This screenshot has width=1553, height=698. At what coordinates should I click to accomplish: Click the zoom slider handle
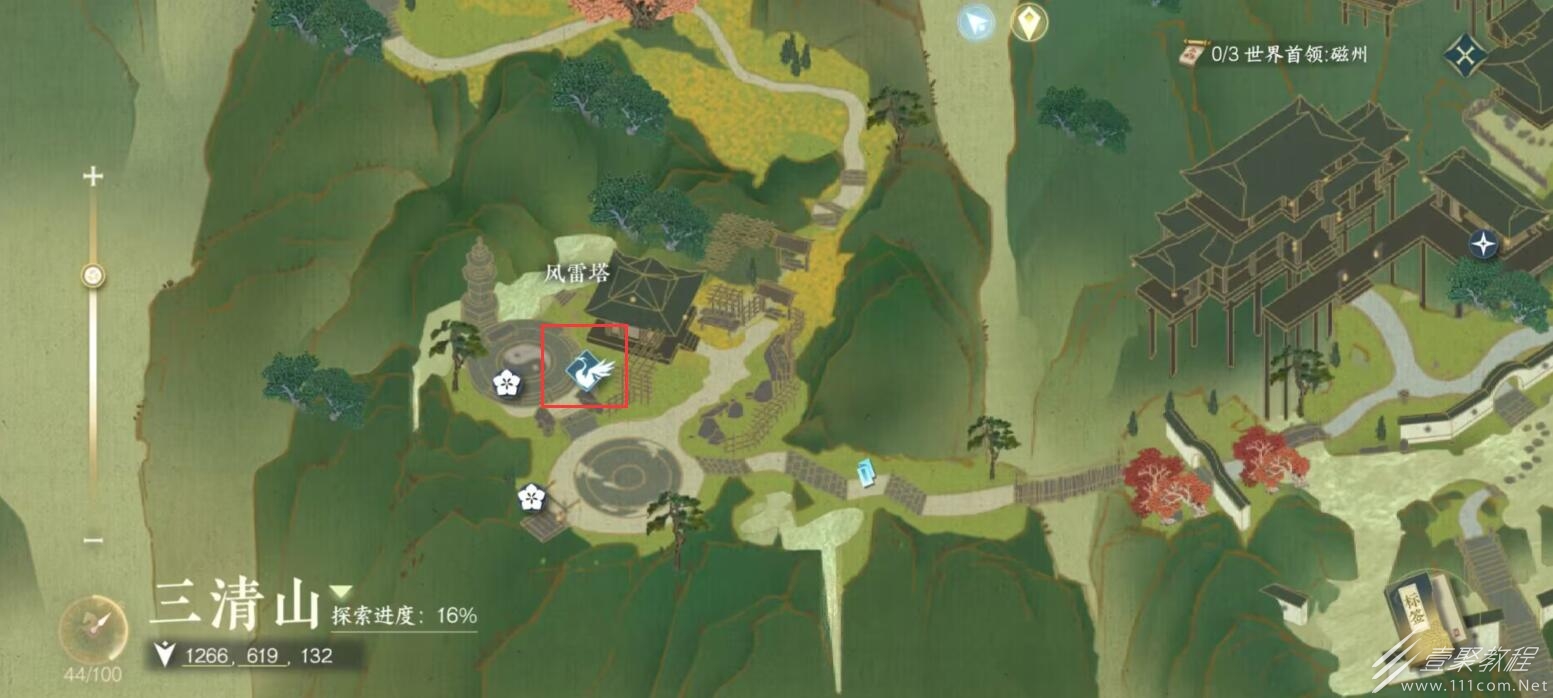pyautogui.click(x=93, y=275)
